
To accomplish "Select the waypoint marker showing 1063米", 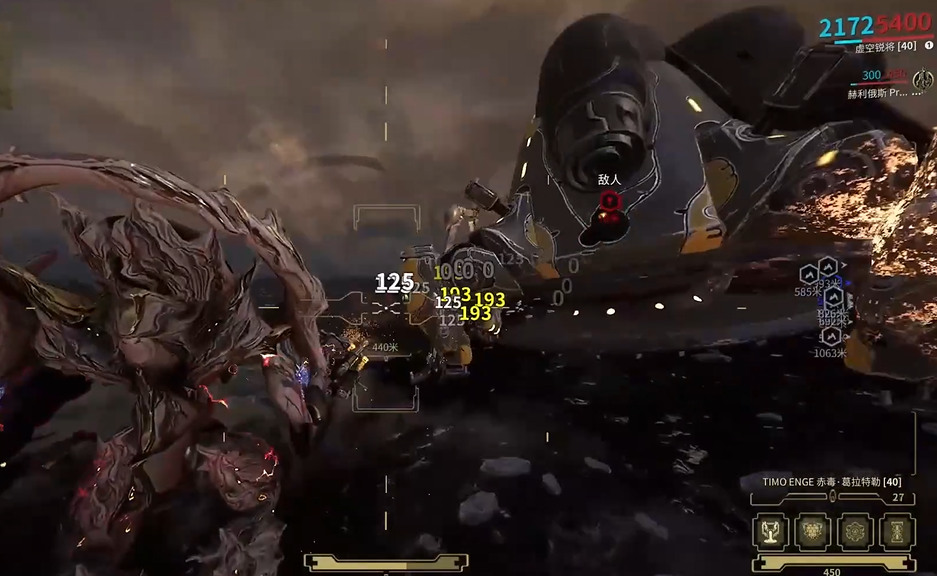I will pyautogui.click(x=831, y=338).
